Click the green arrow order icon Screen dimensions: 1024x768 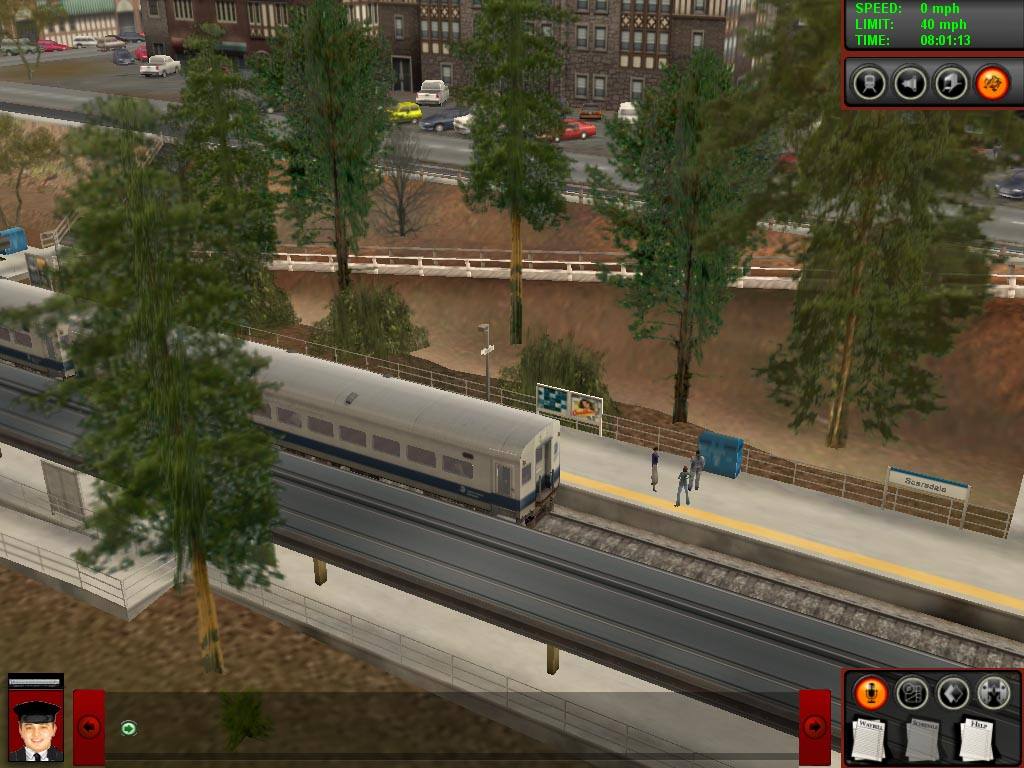128,727
